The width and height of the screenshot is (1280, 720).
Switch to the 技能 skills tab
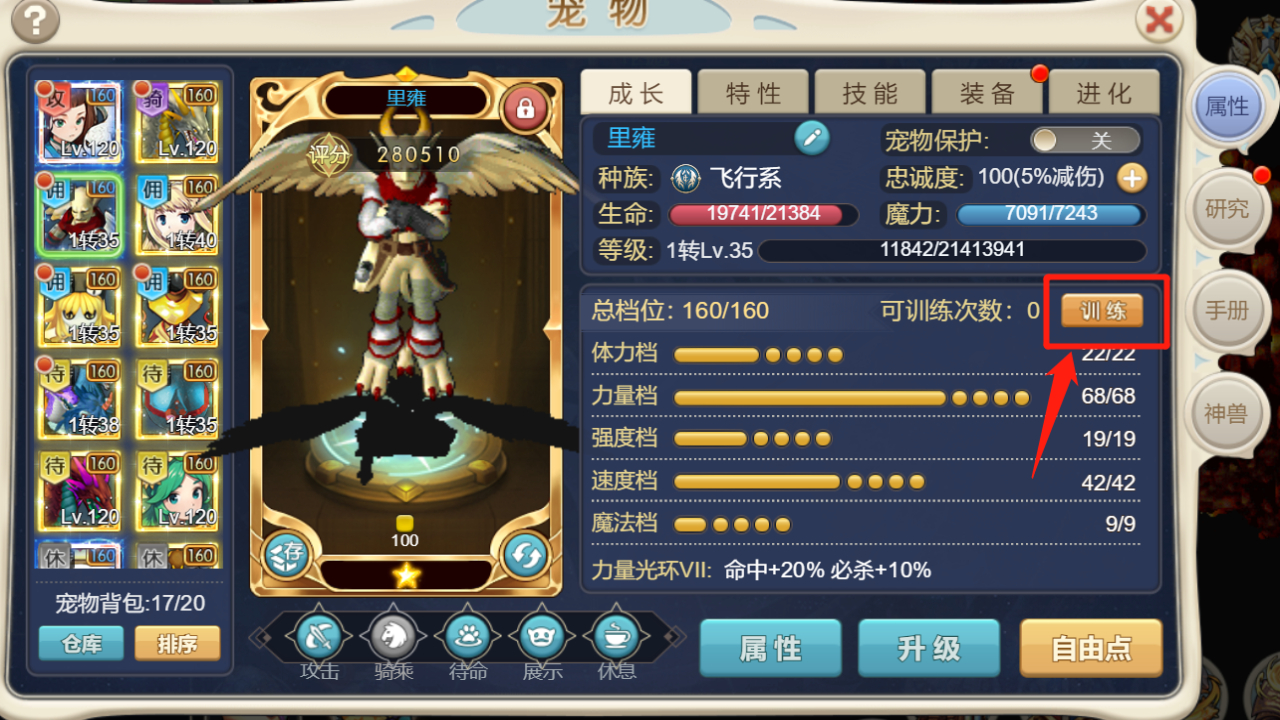870,92
